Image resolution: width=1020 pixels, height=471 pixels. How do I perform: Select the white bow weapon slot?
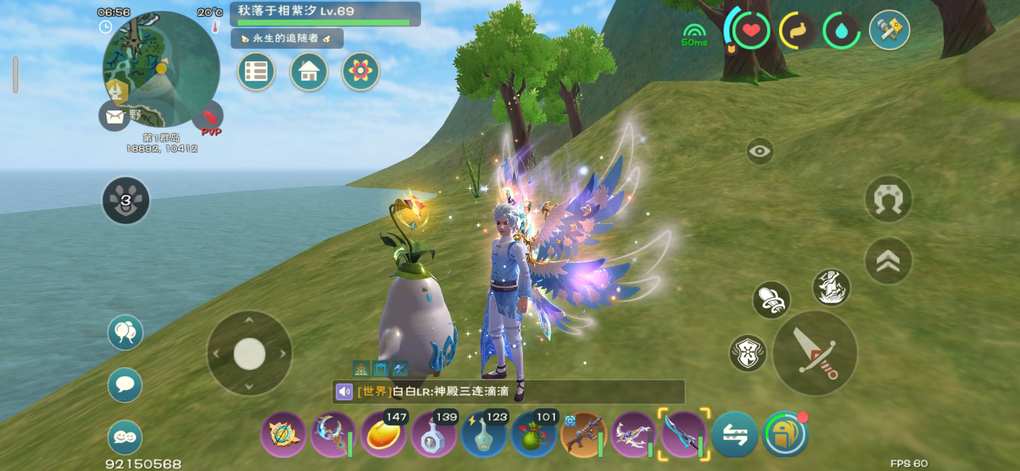pyautogui.click(x=634, y=435)
